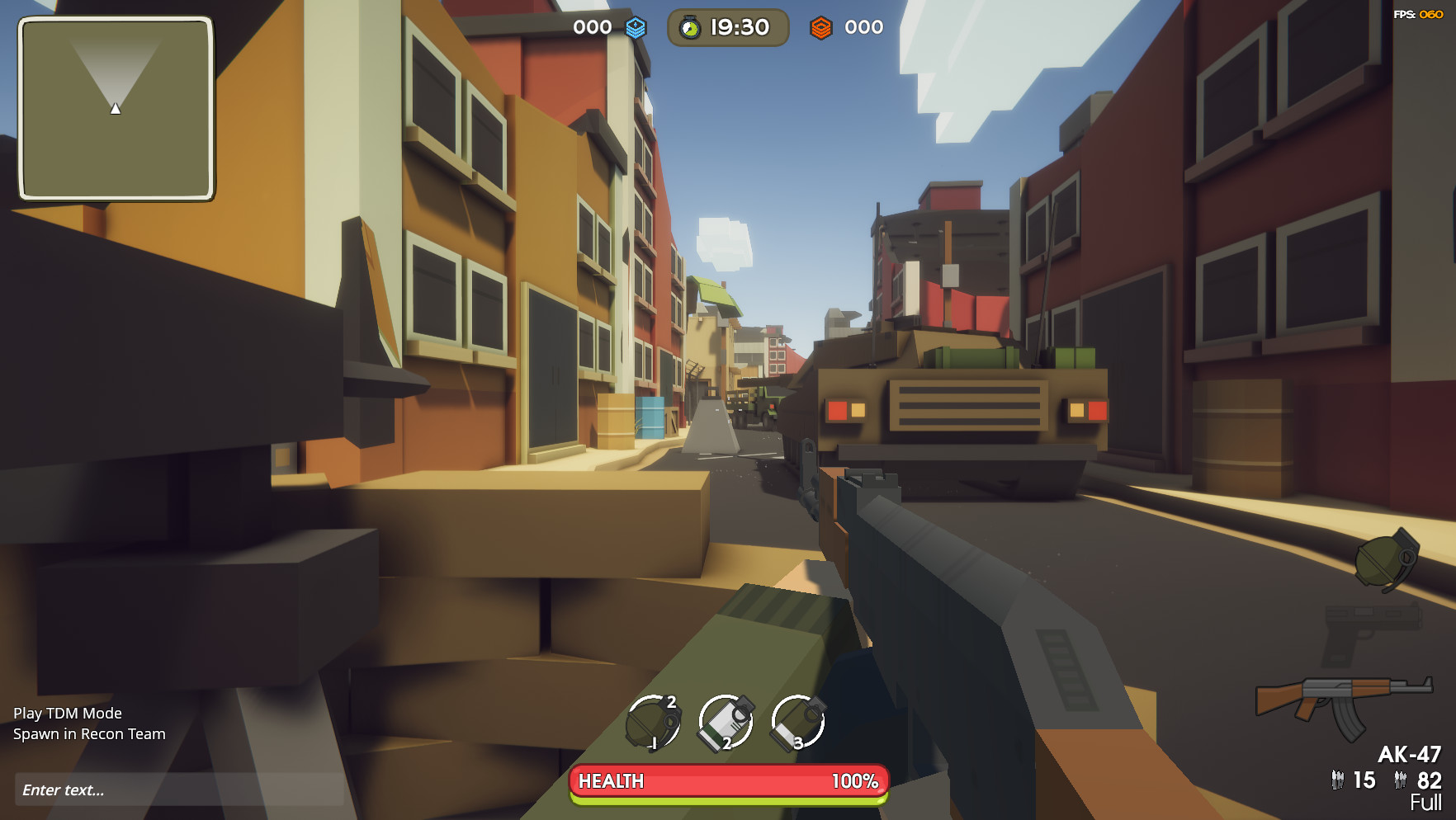Open Play TDM Mode
The height and width of the screenshot is (820, 1456).
(66, 713)
